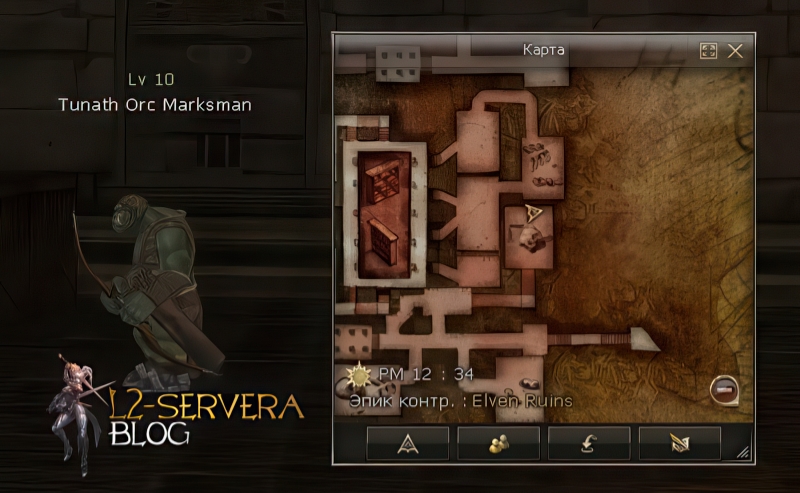Image resolution: width=800 pixels, height=493 pixels.
Task: Click the curved return-arrow button under the map
Action: pos(589,443)
